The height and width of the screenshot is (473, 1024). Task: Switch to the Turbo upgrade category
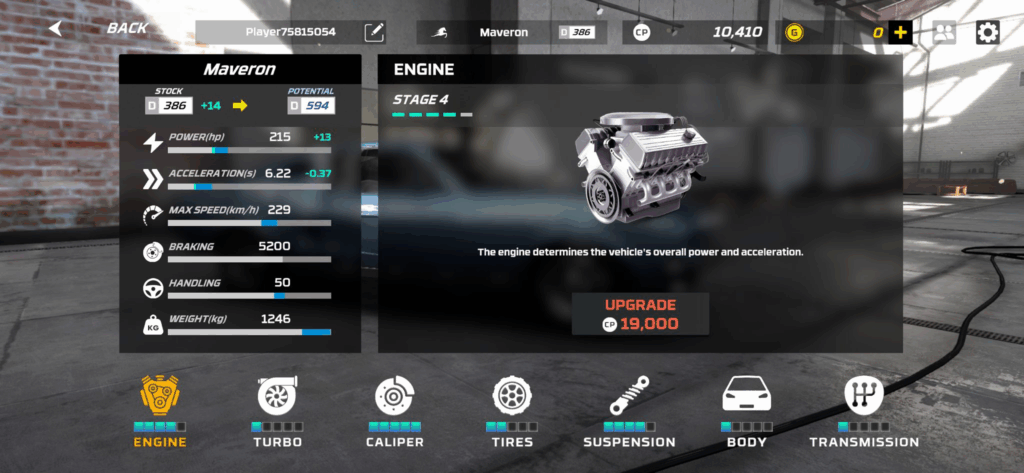[x=277, y=410]
